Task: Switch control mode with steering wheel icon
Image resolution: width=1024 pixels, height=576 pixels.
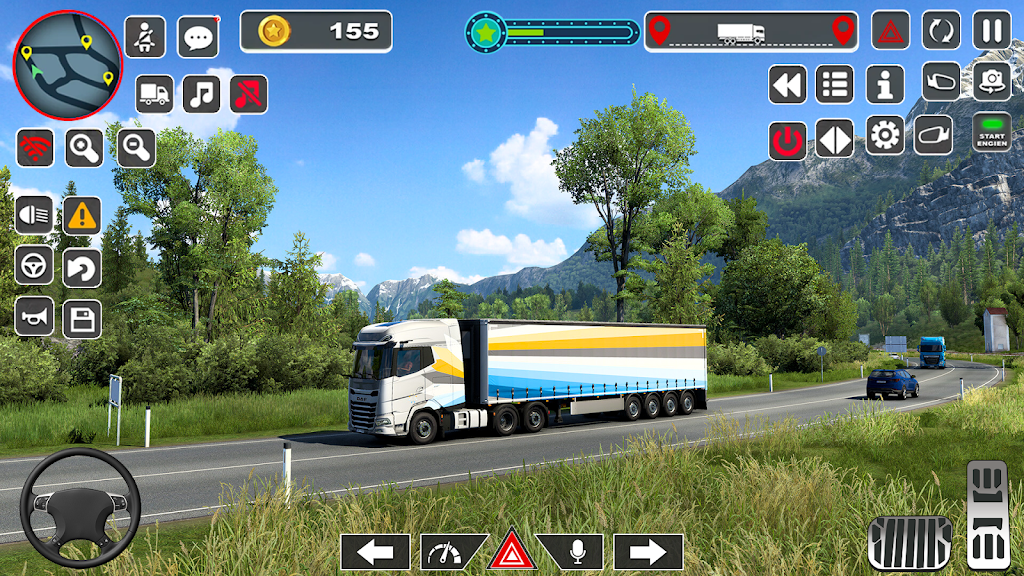Action: [x=34, y=266]
